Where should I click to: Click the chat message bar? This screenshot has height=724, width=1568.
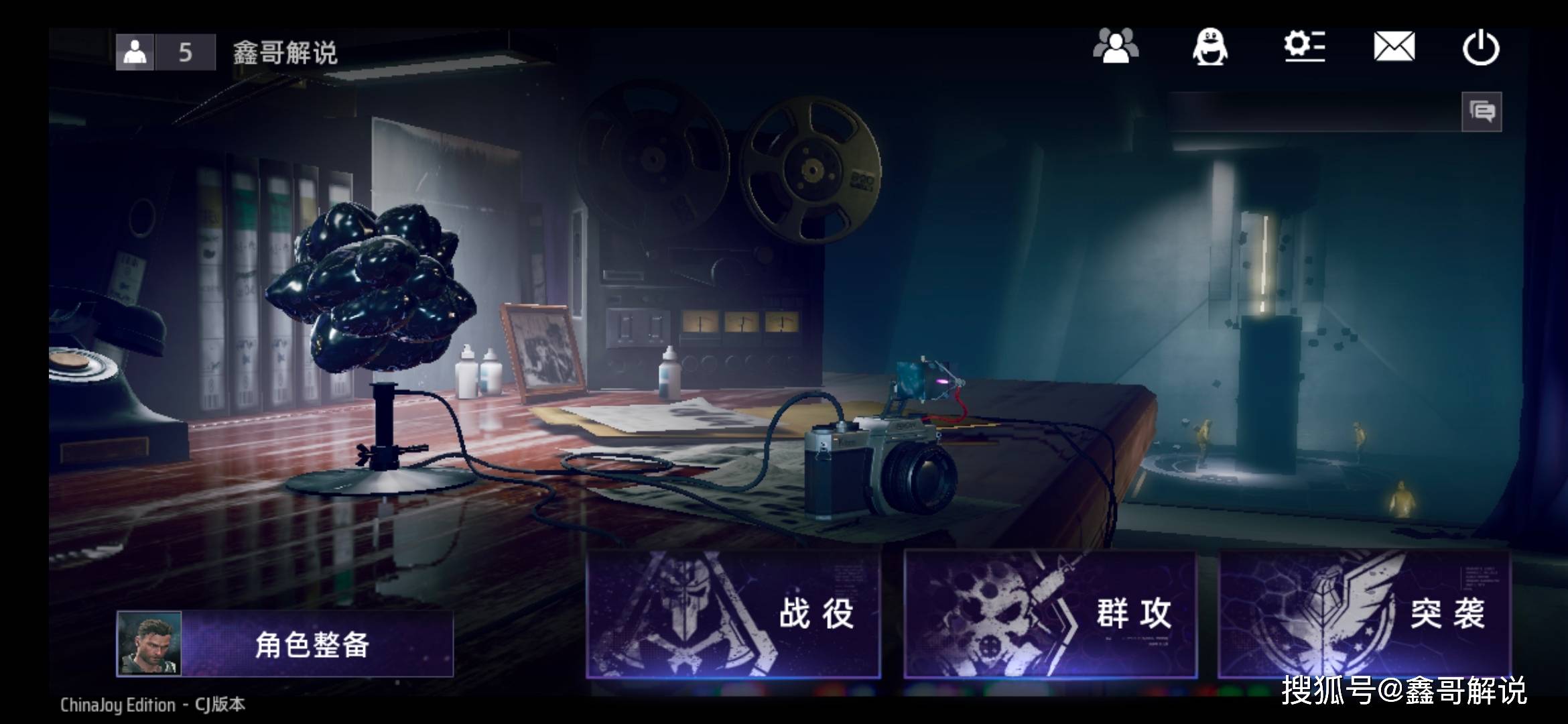tap(1313, 111)
